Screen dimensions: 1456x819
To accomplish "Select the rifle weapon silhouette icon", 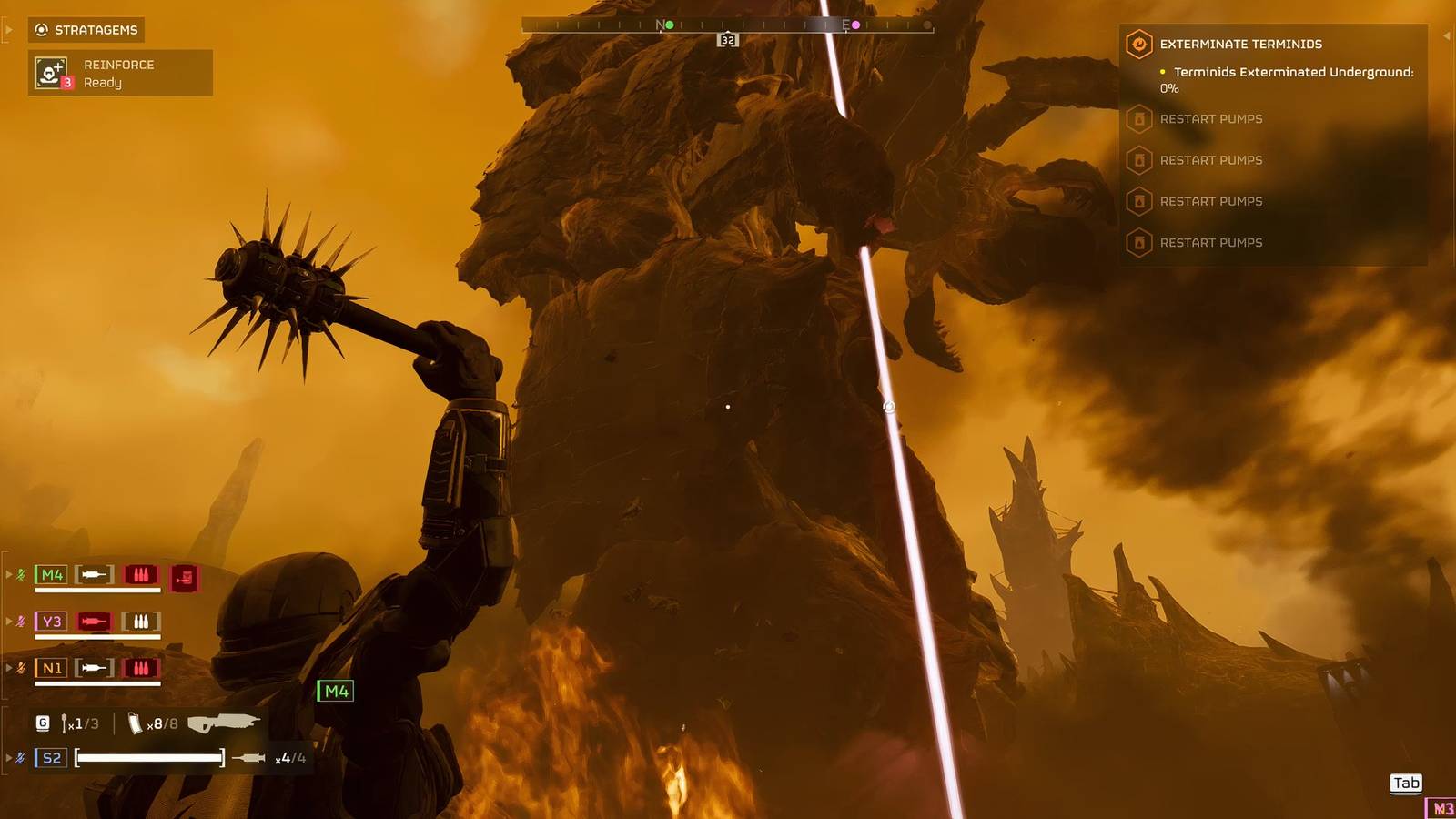I will [x=223, y=722].
